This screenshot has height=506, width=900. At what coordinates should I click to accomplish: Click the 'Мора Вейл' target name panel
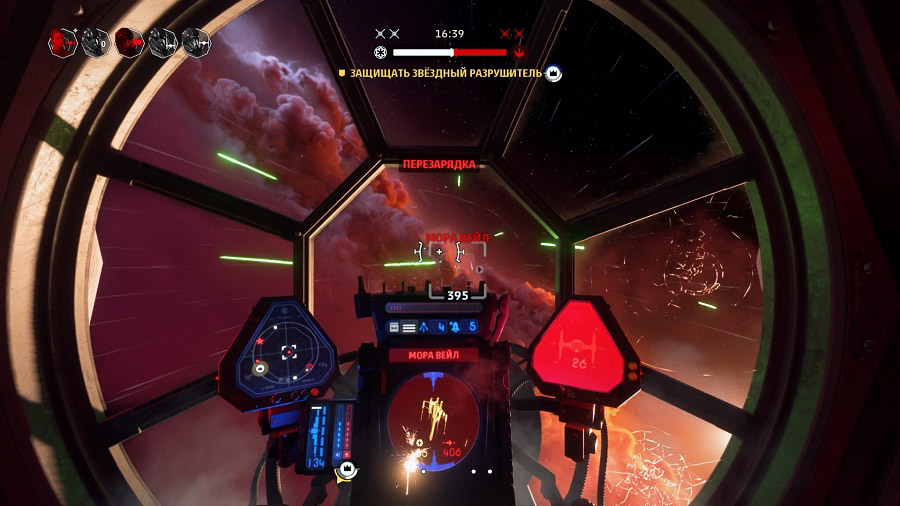click(x=433, y=355)
